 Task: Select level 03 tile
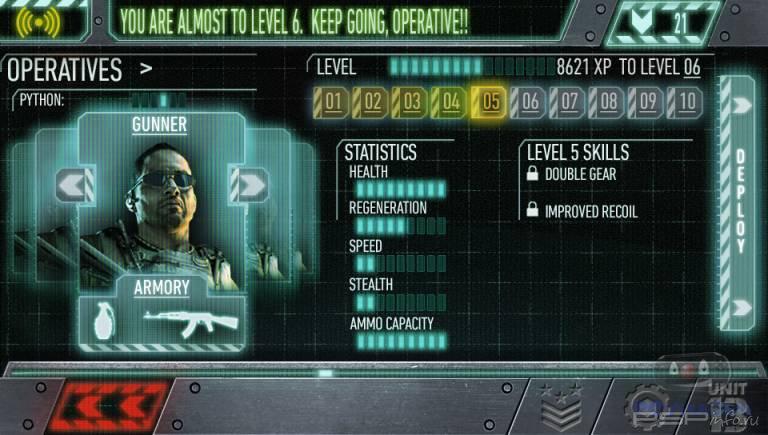point(412,101)
